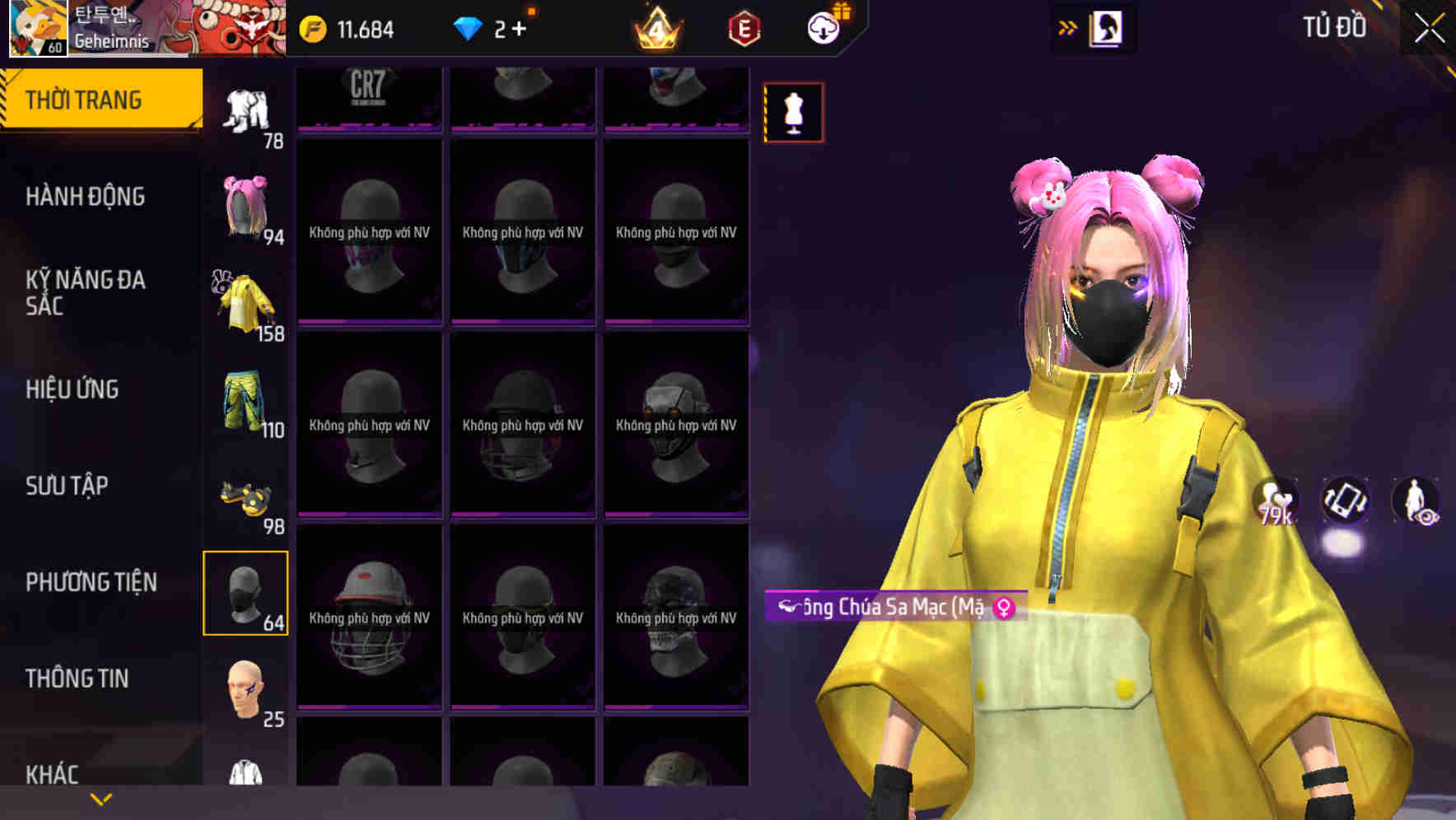Open the character preview mannequin icon

tap(792, 113)
